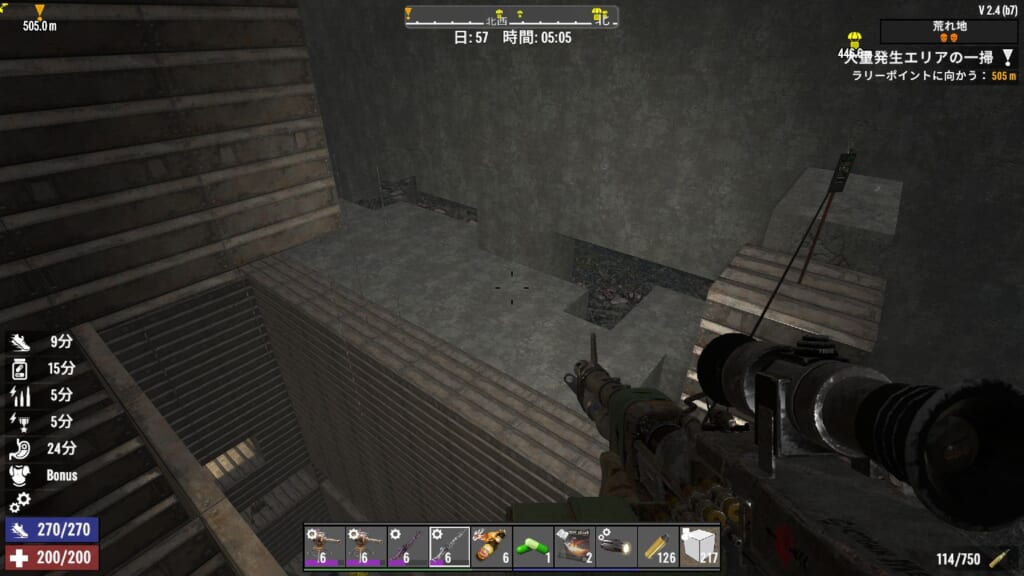Select the brass ammo stack of 126
Image resolution: width=1024 pixels, height=576 pixels.
click(657, 546)
